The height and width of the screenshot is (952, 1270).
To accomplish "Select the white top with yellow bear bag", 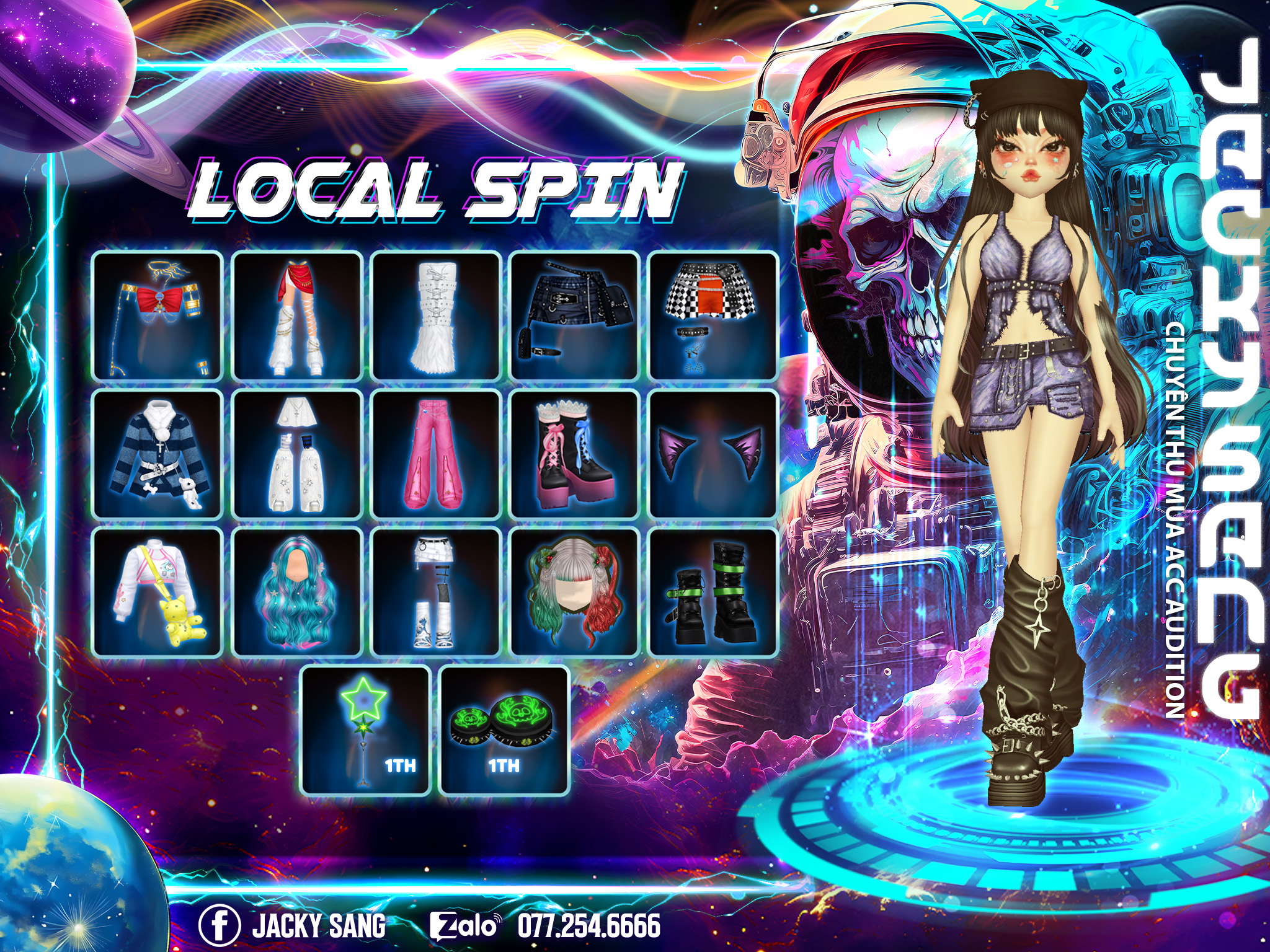I will [x=158, y=593].
